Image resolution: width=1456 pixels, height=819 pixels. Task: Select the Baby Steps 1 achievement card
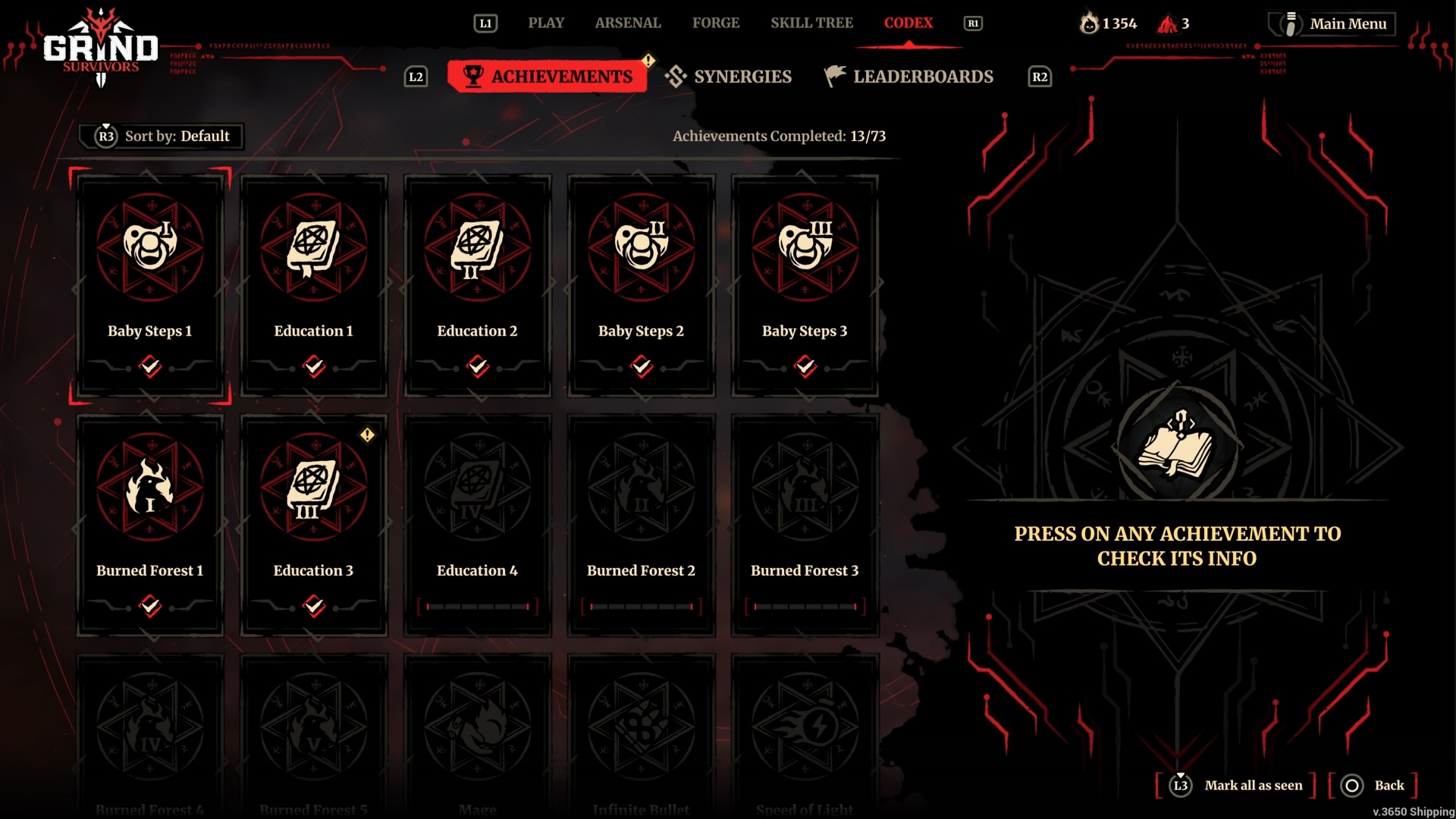pyautogui.click(x=150, y=285)
